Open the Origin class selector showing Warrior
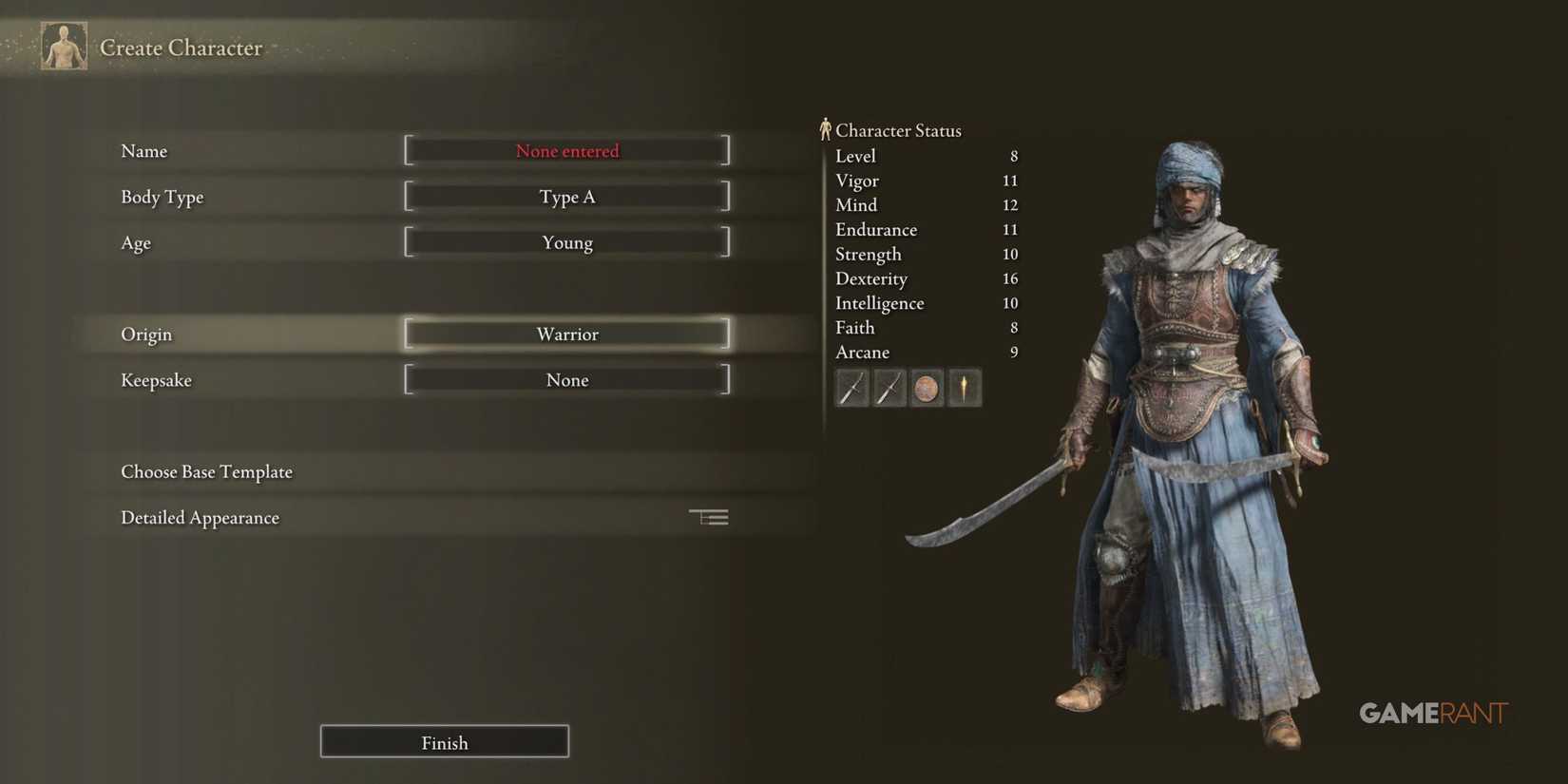The width and height of the screenshot is (1568, 784). tap(566, 334)
